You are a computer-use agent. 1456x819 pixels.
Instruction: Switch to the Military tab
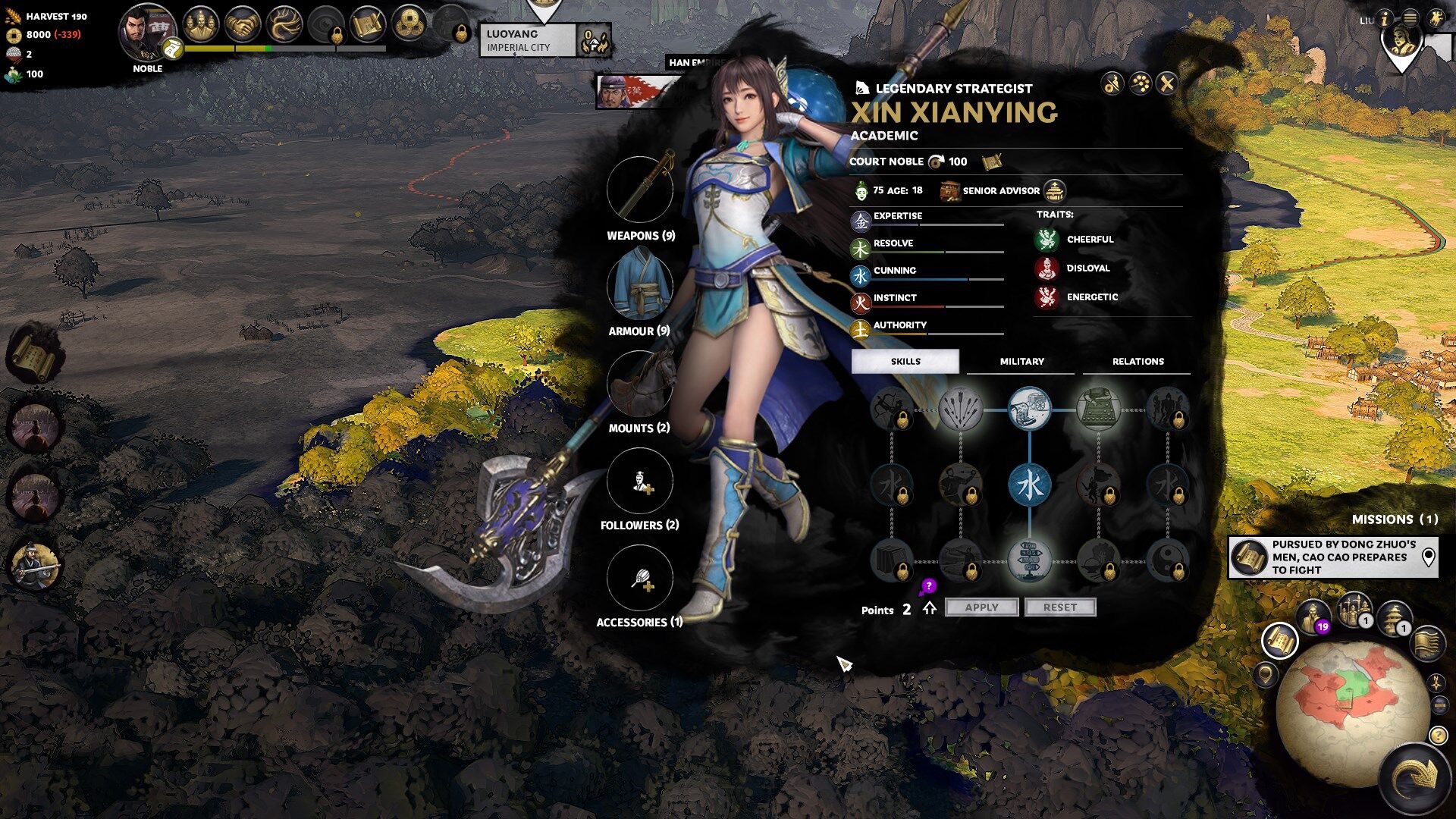pos(1021,362)
